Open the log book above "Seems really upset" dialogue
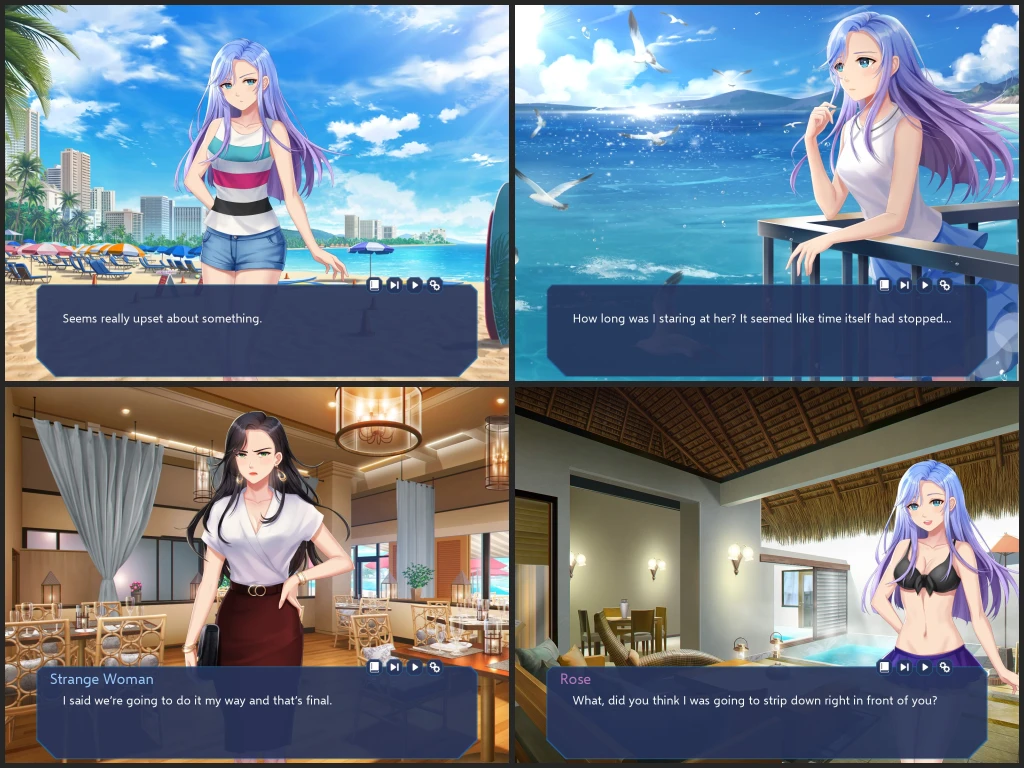Screen dimensions: 1024x768 [x=375, y=285]
